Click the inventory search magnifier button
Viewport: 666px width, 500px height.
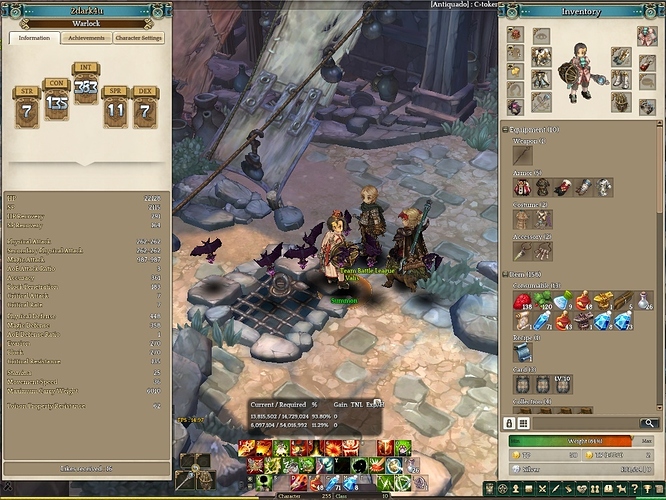651,423
